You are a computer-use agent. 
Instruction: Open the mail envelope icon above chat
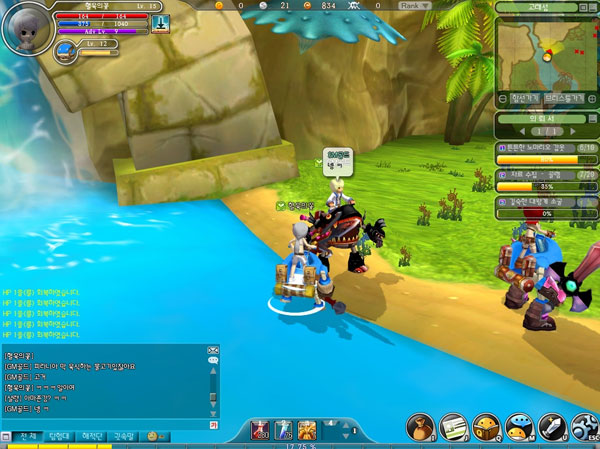pyautogui.click(x=212, y=351)
